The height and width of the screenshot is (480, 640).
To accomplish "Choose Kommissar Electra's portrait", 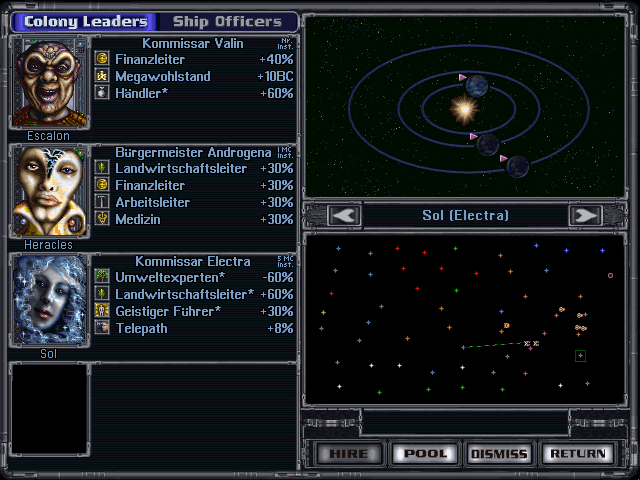I will click(49, 299).
